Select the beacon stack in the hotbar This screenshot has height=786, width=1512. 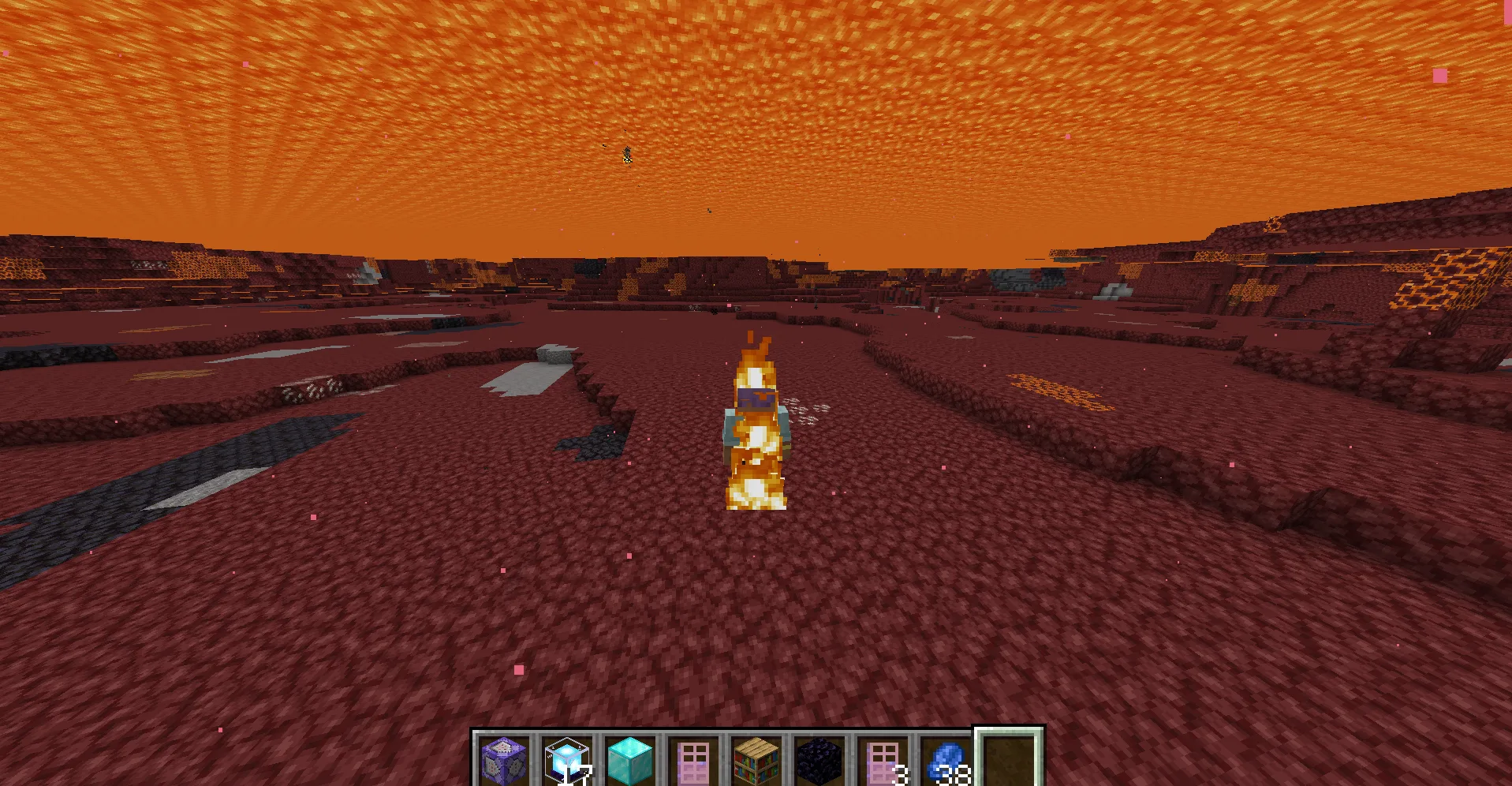point(567,759)
